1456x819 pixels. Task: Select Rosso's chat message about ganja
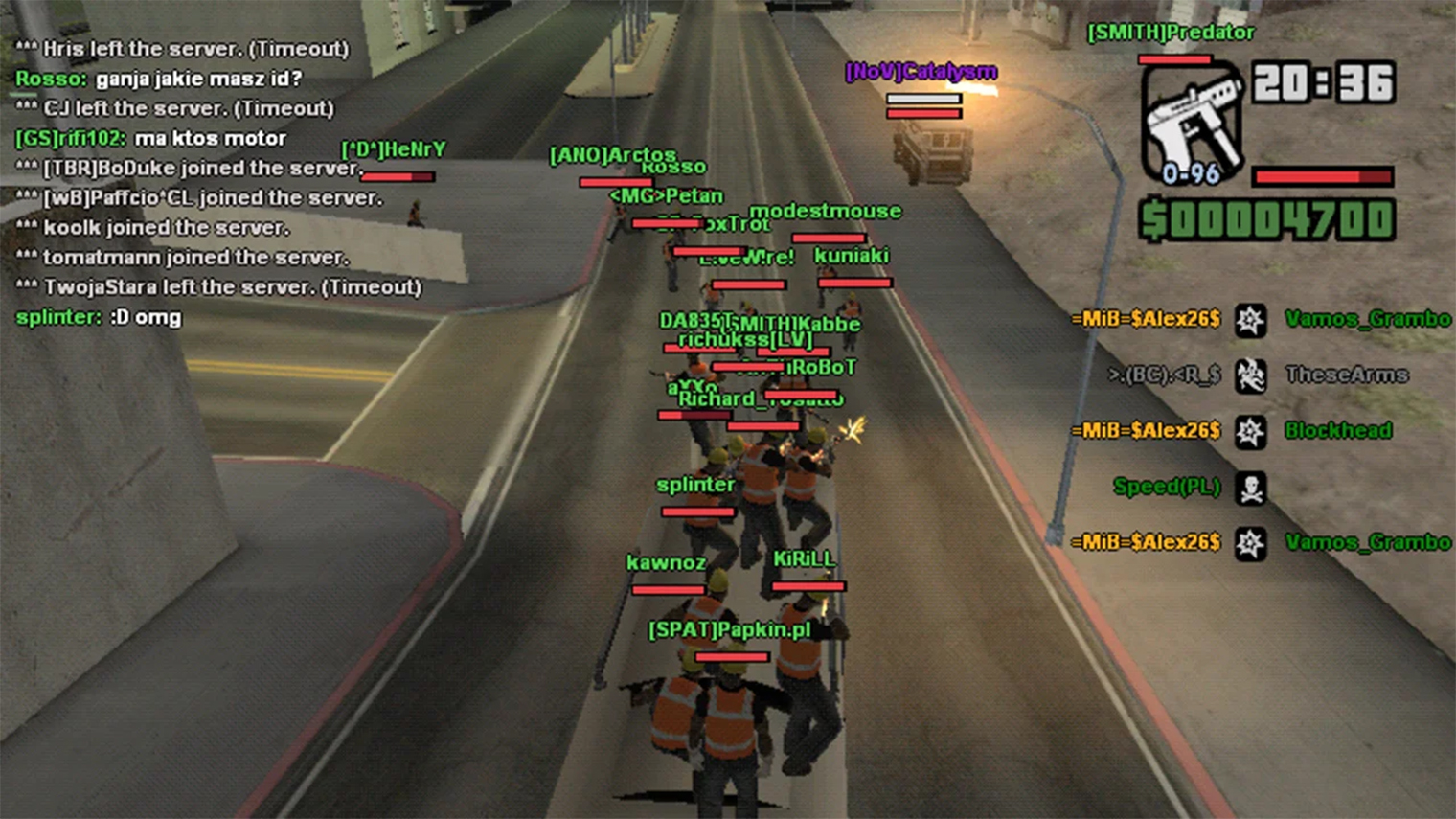pos(159,79)
